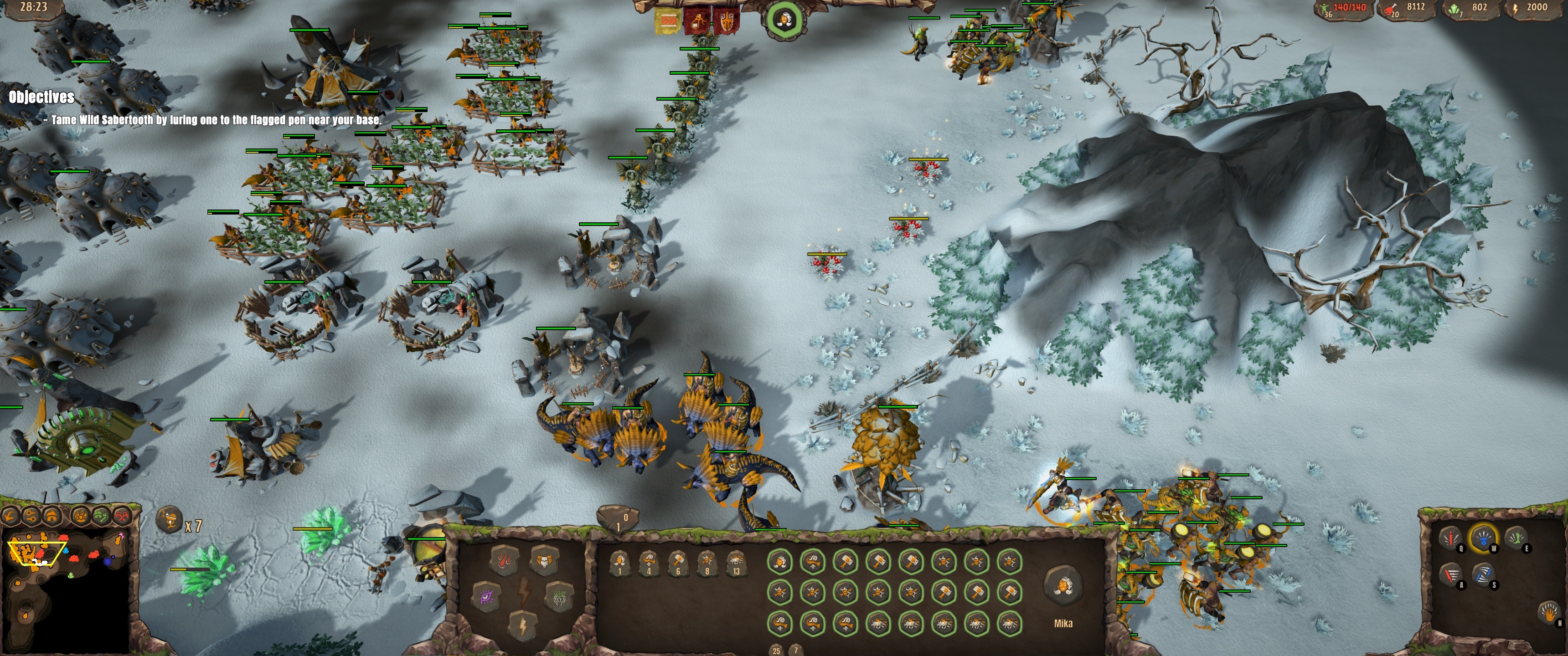This screenshot has height=656, width=1568.
Task: Click the orange hut button above minimap
Action: (x=52, y=517)
